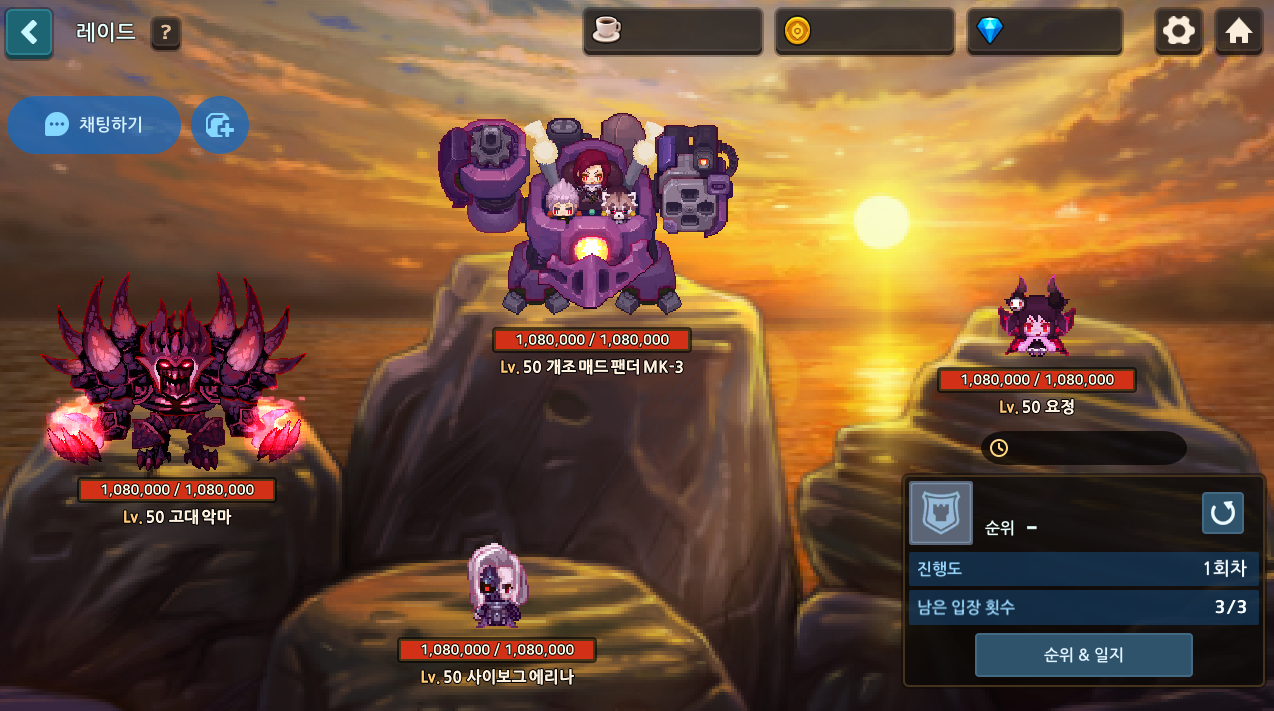Go back with the arrow button
The height and width of the screenshot is (711, 1274).
[x=29, y=32]
